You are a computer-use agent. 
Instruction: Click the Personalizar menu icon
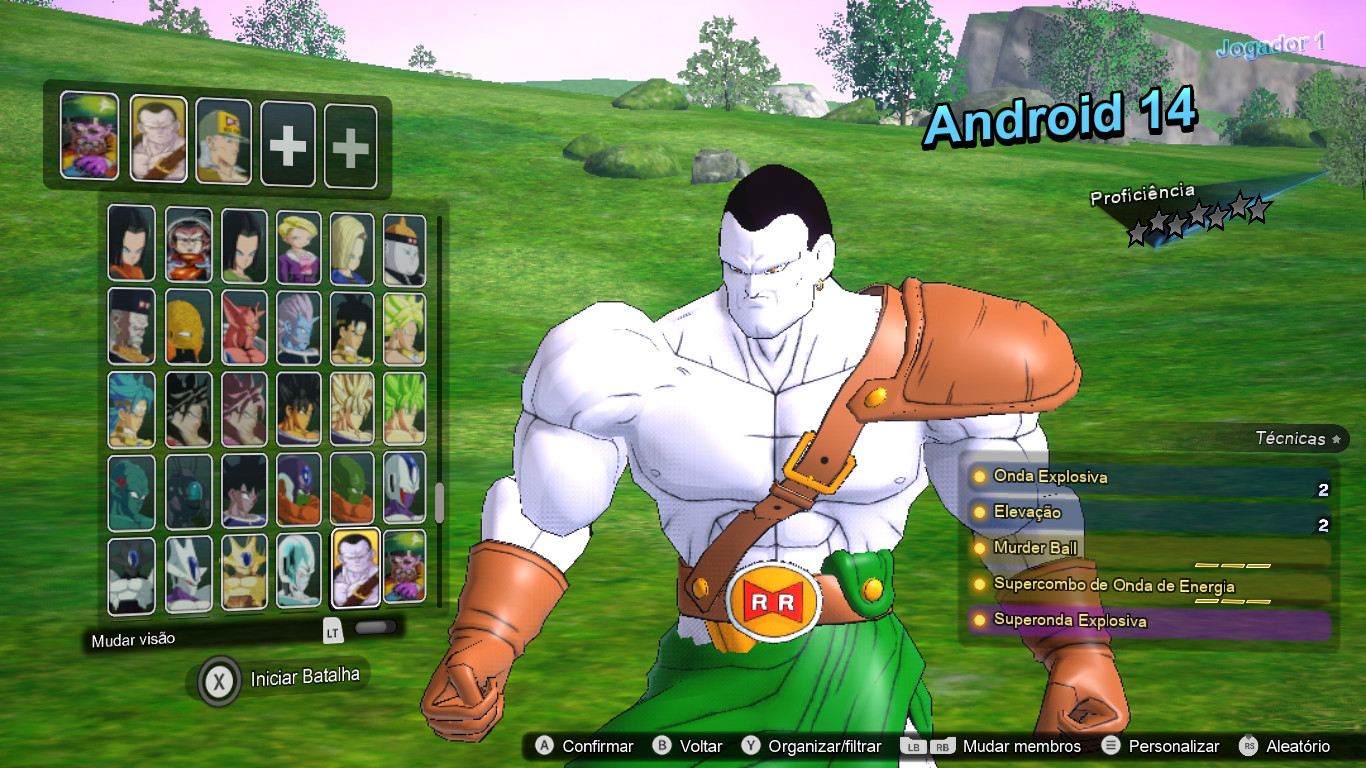[x=1111, y=746]
